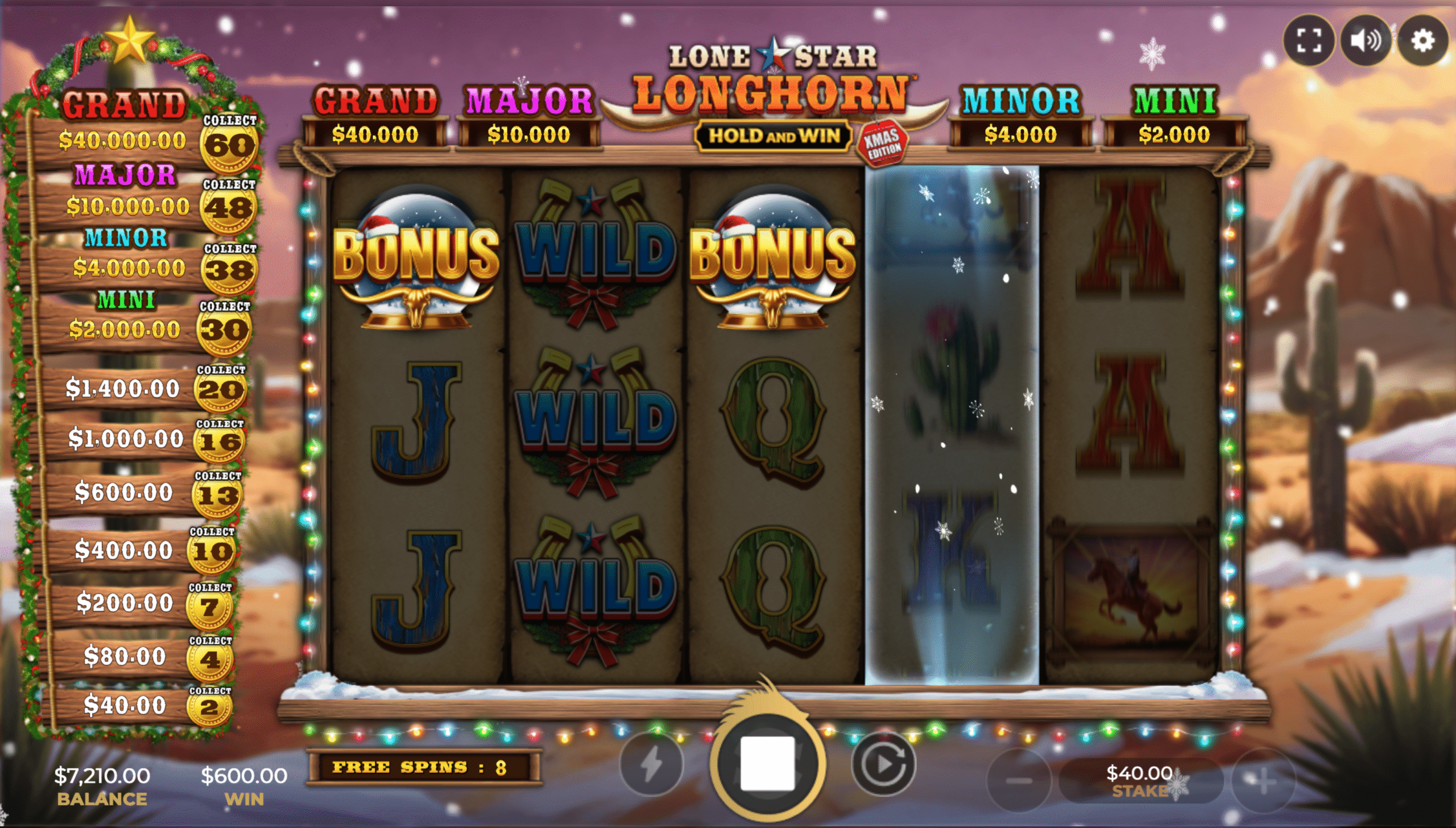Toggle fullscreen mode
The width and height of the screenshot is (1456, 828).
pos(1309,41)
